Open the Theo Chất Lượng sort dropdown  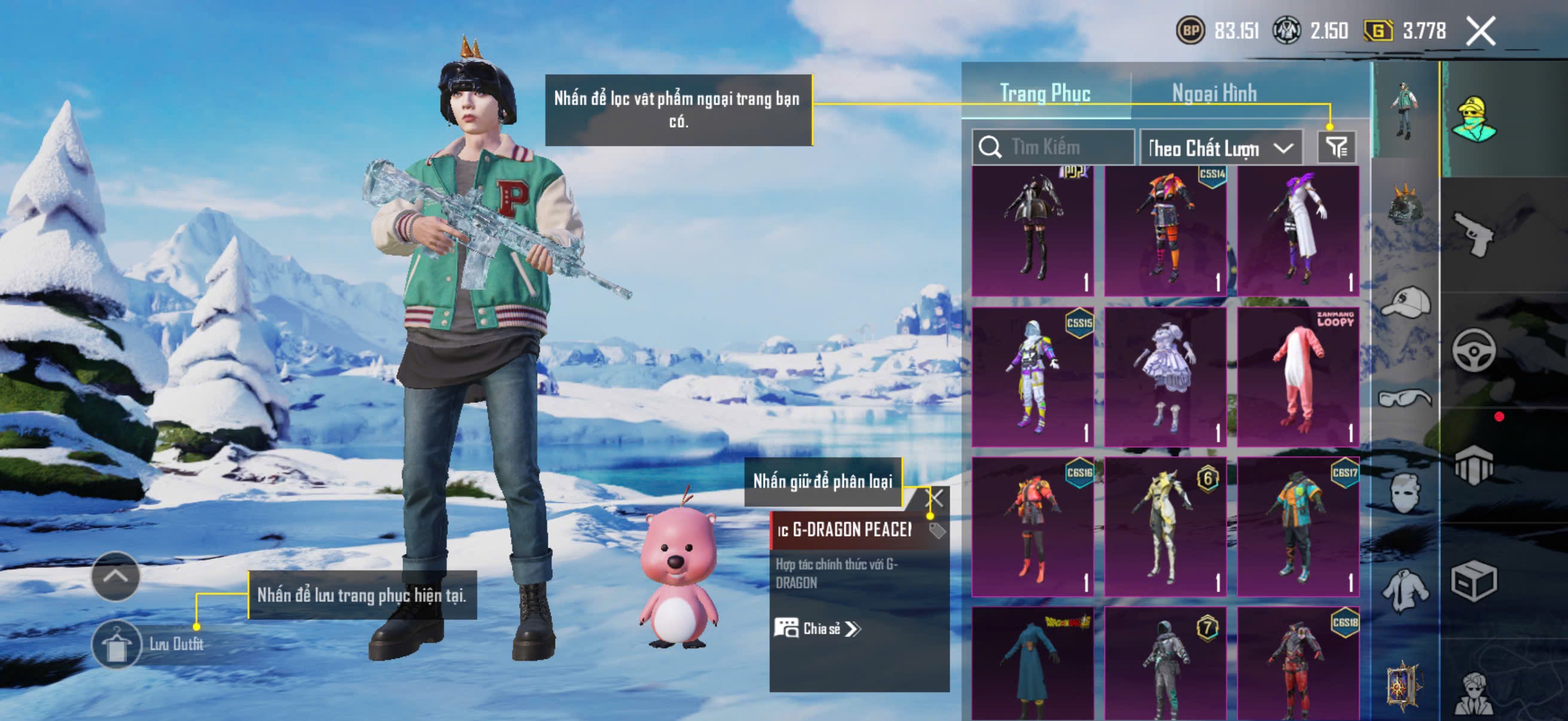(x=1220, y=148)
